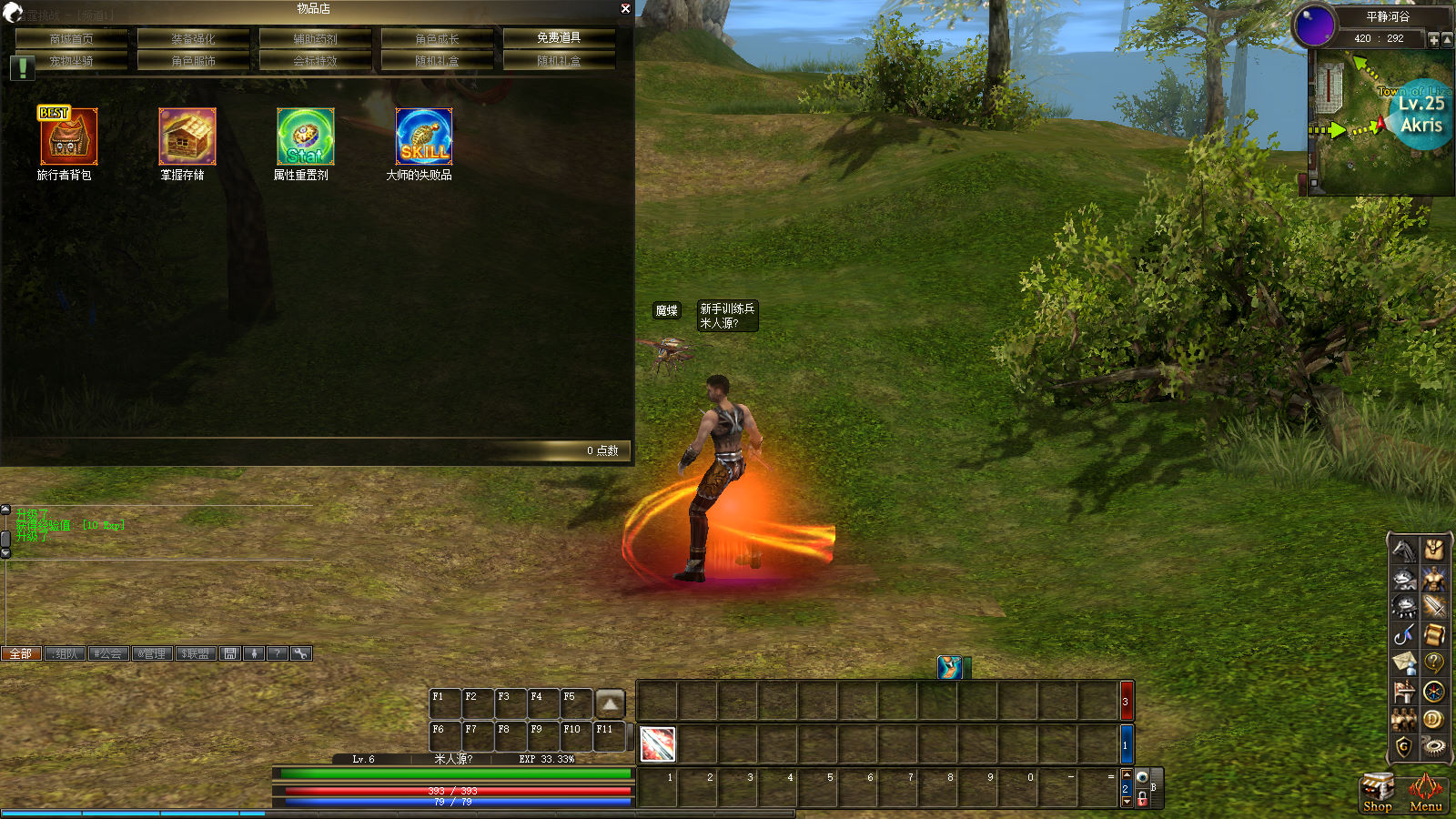Activate the sword skill in the hotbar
Image resolution: width=1456 pixels, height=819 pixels.
(657, 744)
